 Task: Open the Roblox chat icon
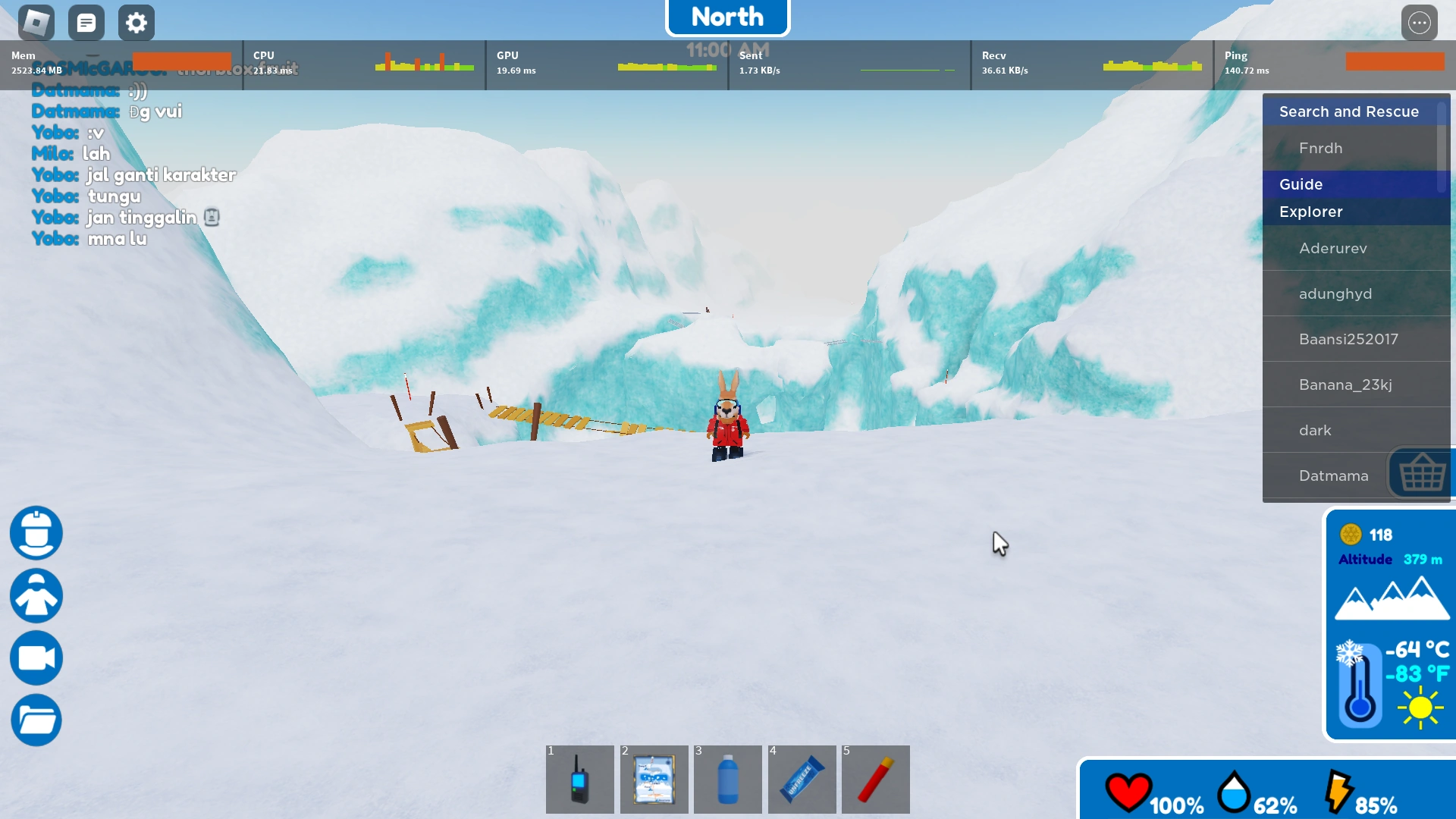tap(86, 22)
